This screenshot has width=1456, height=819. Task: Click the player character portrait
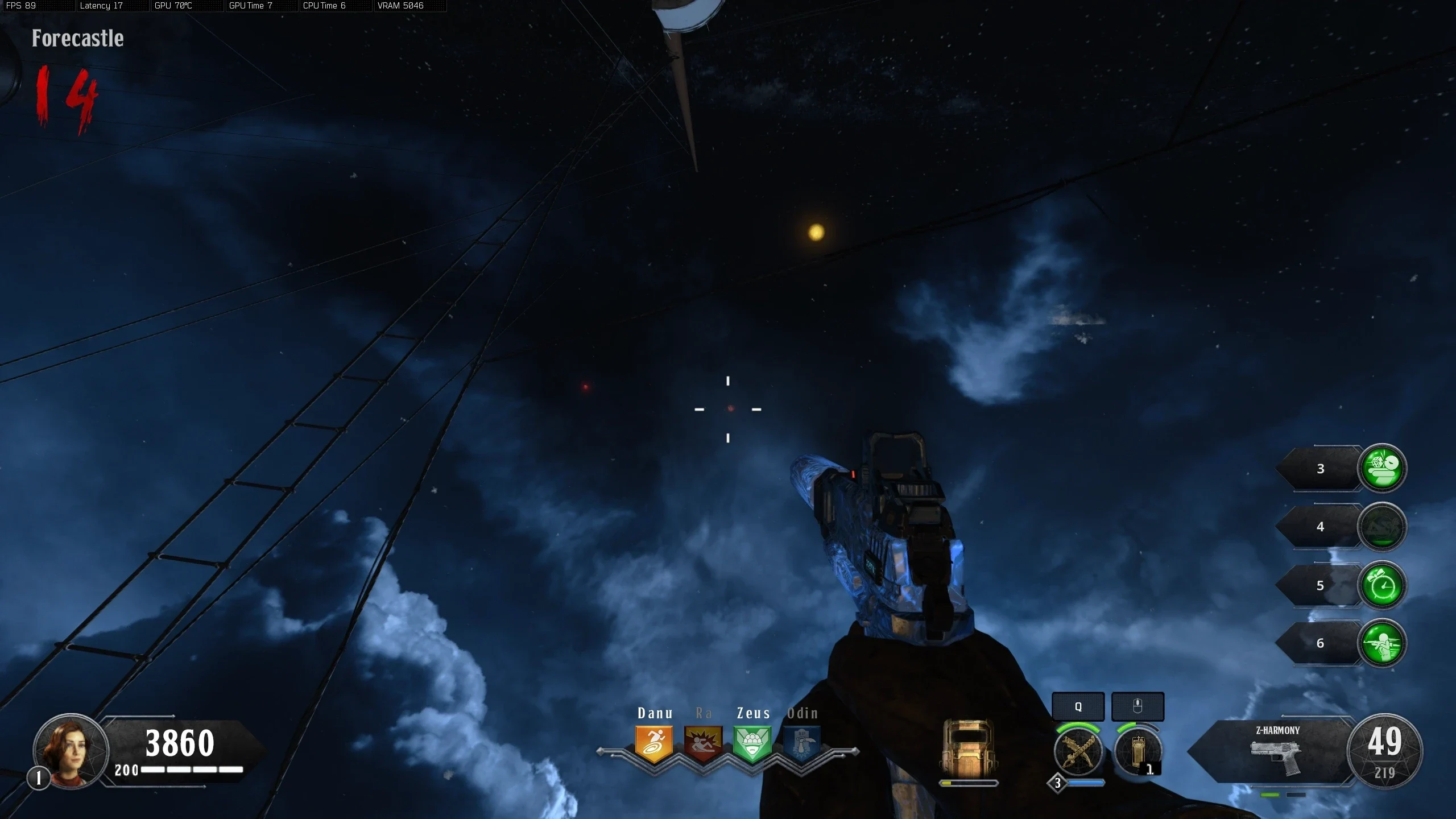(x=71, y=751)
